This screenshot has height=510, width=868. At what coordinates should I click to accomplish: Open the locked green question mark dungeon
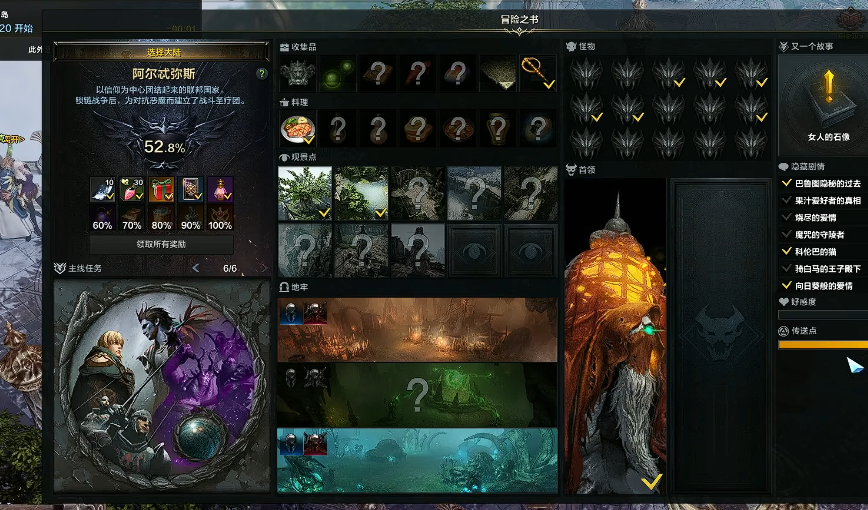click(x=417, y=394)
